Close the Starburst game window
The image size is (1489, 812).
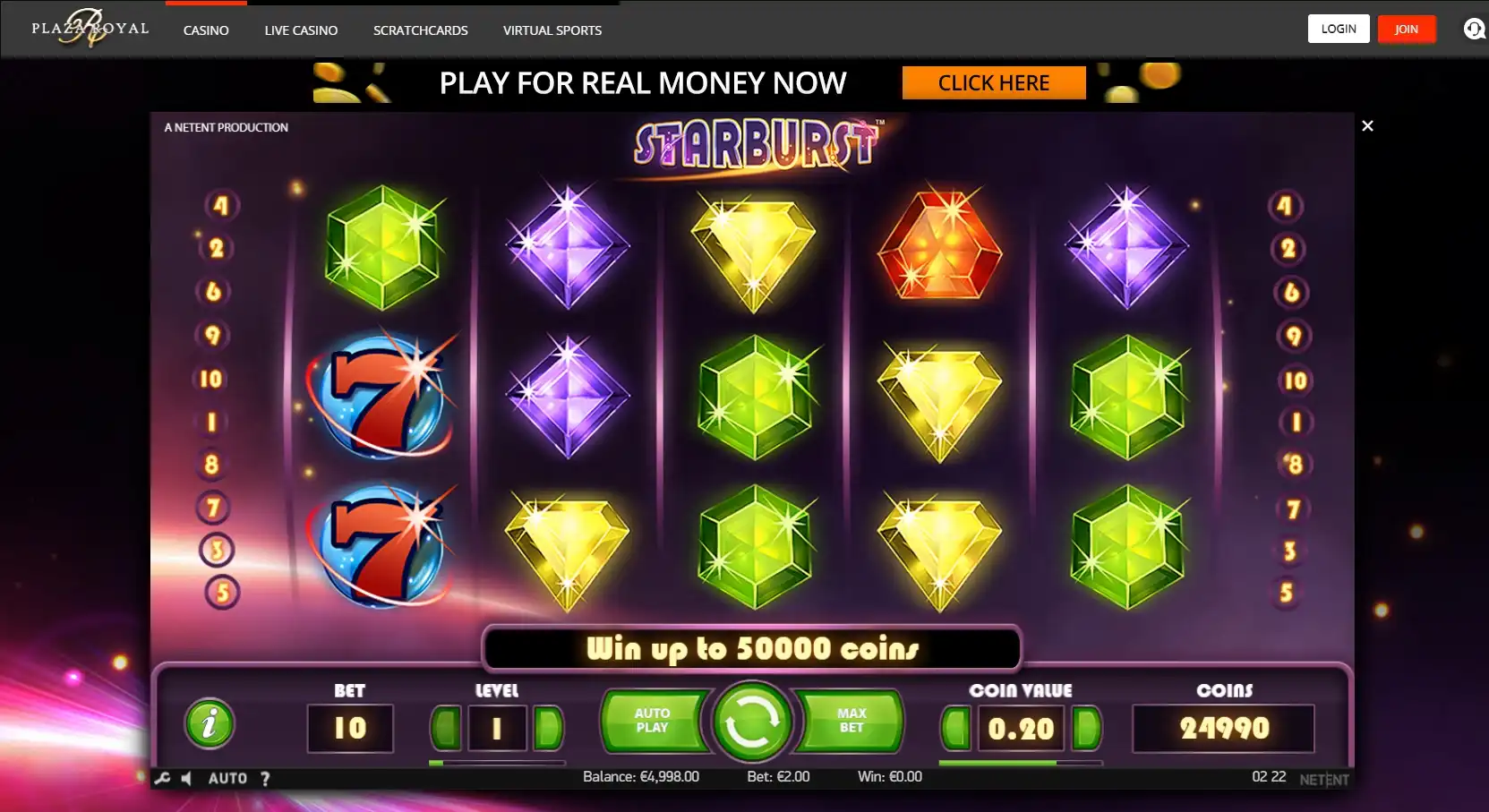[1367, 126]
